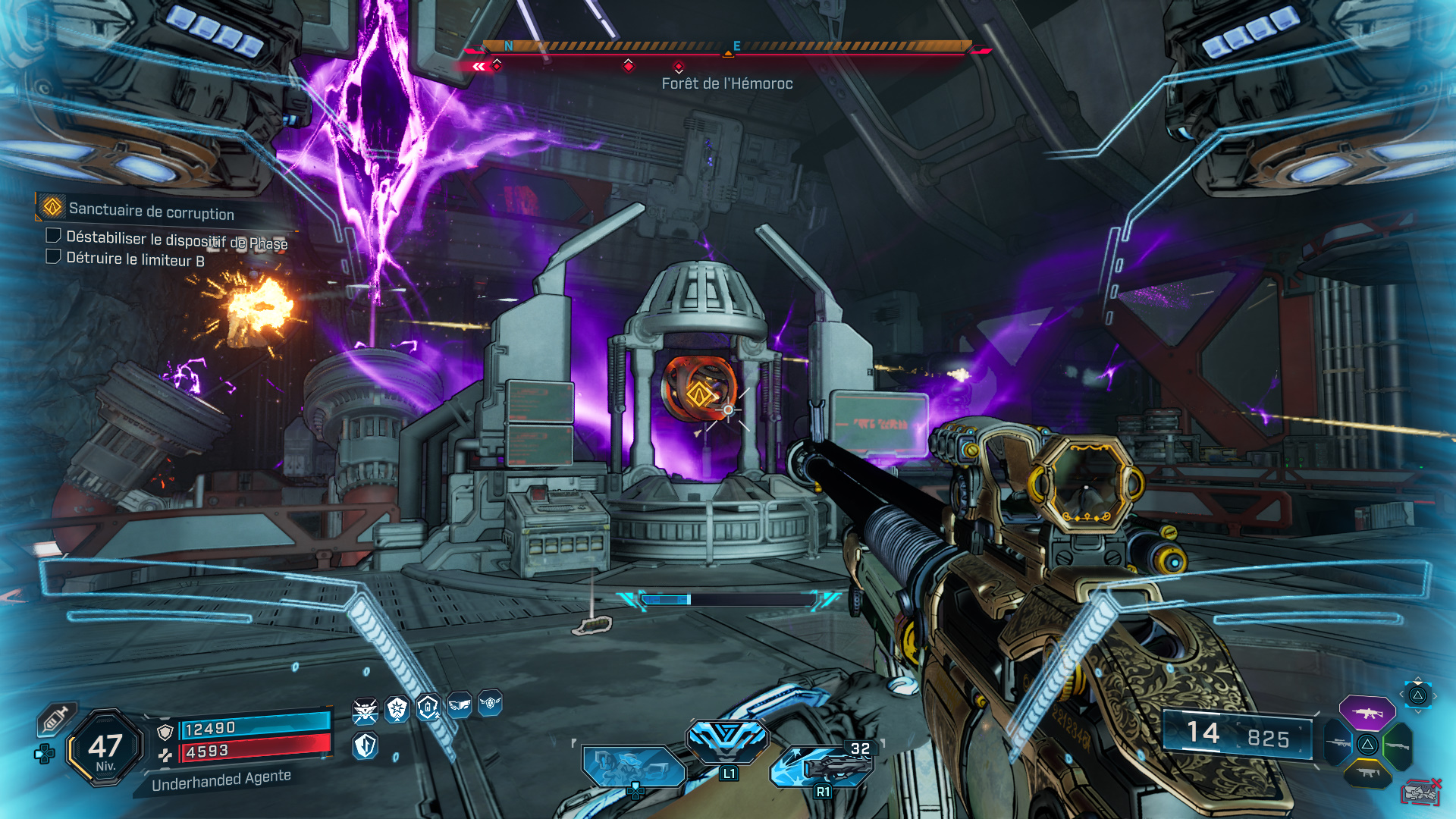Activate the heavy weapon ordnance with 32 charges
The image size is (1456, 819).
pyautogui.click(x=827, y=764)
